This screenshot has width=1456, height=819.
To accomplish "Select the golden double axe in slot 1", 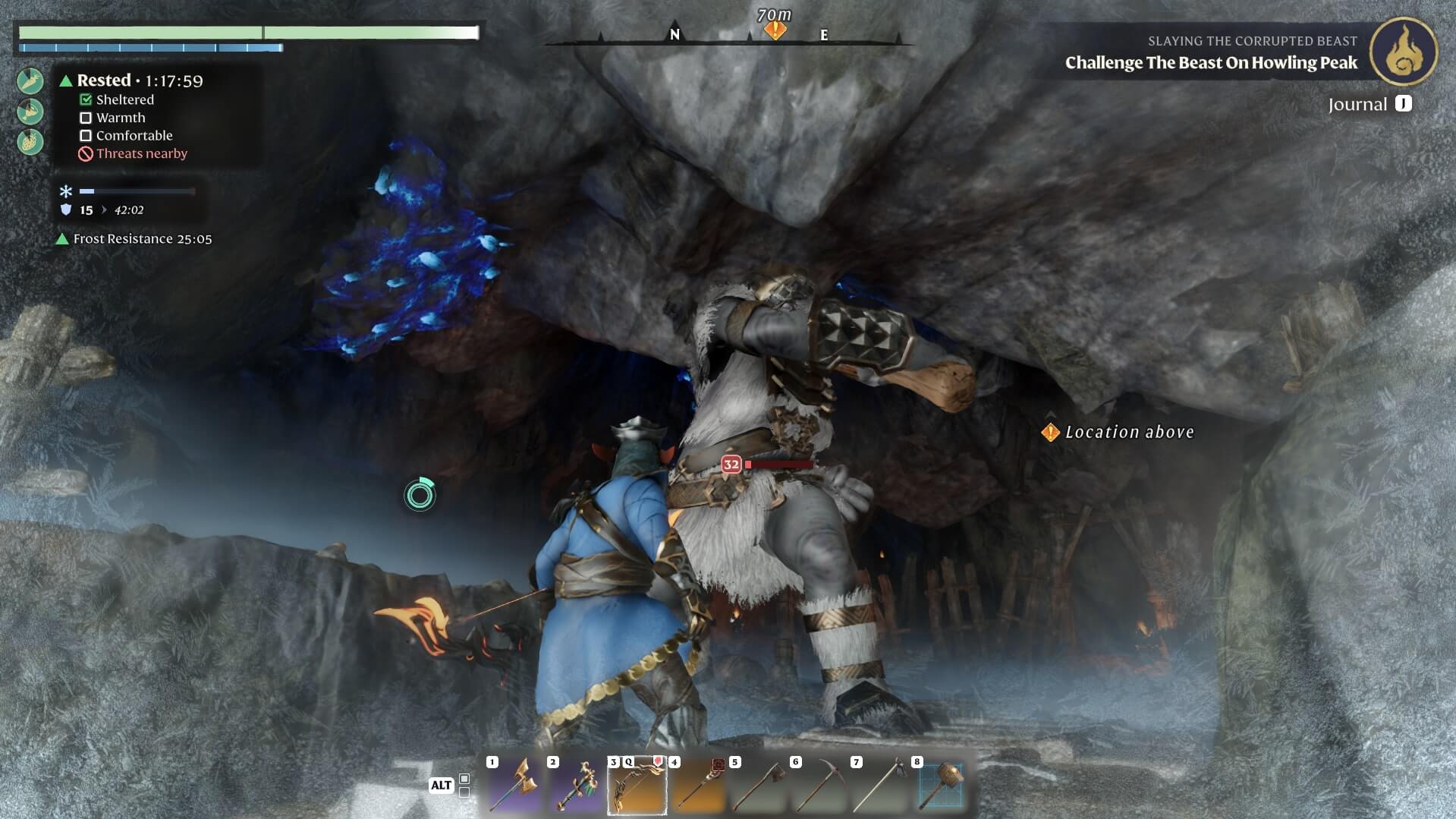I will pos(515,786).
